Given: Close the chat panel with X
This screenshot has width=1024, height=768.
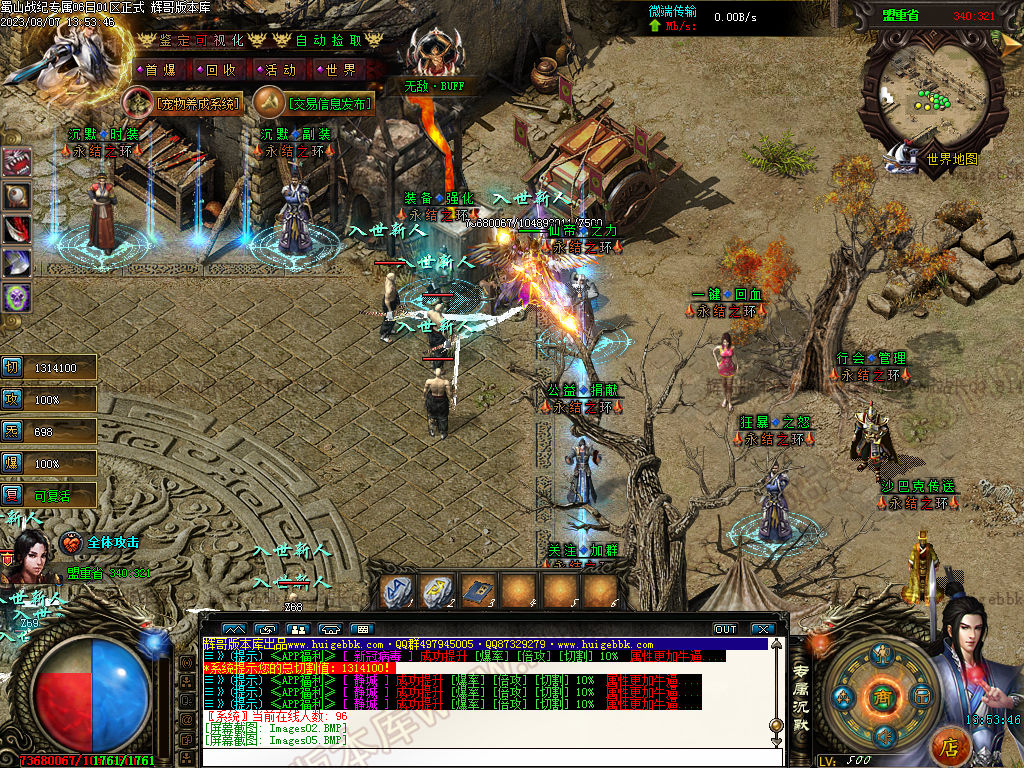Looking at the screenshot, I should click(763, 629).
